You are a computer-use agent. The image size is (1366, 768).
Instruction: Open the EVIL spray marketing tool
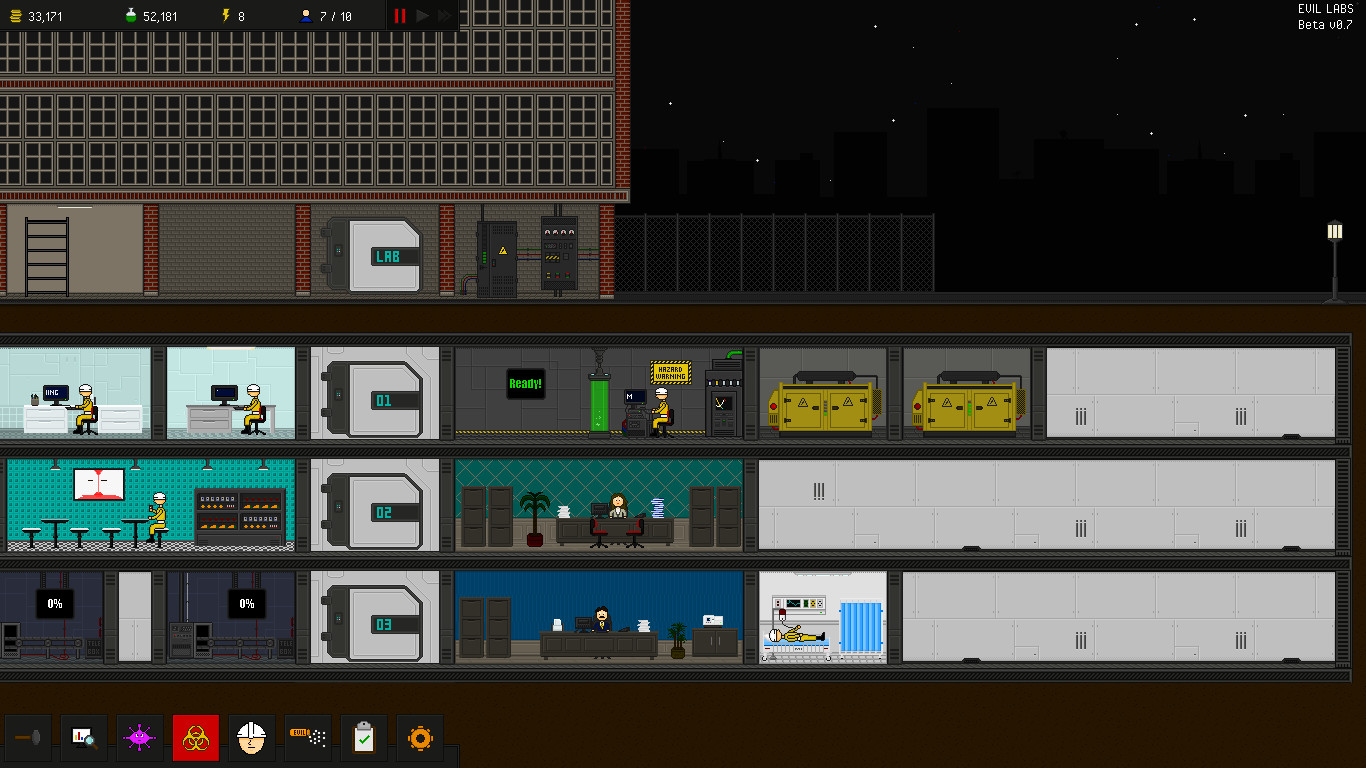307,737
